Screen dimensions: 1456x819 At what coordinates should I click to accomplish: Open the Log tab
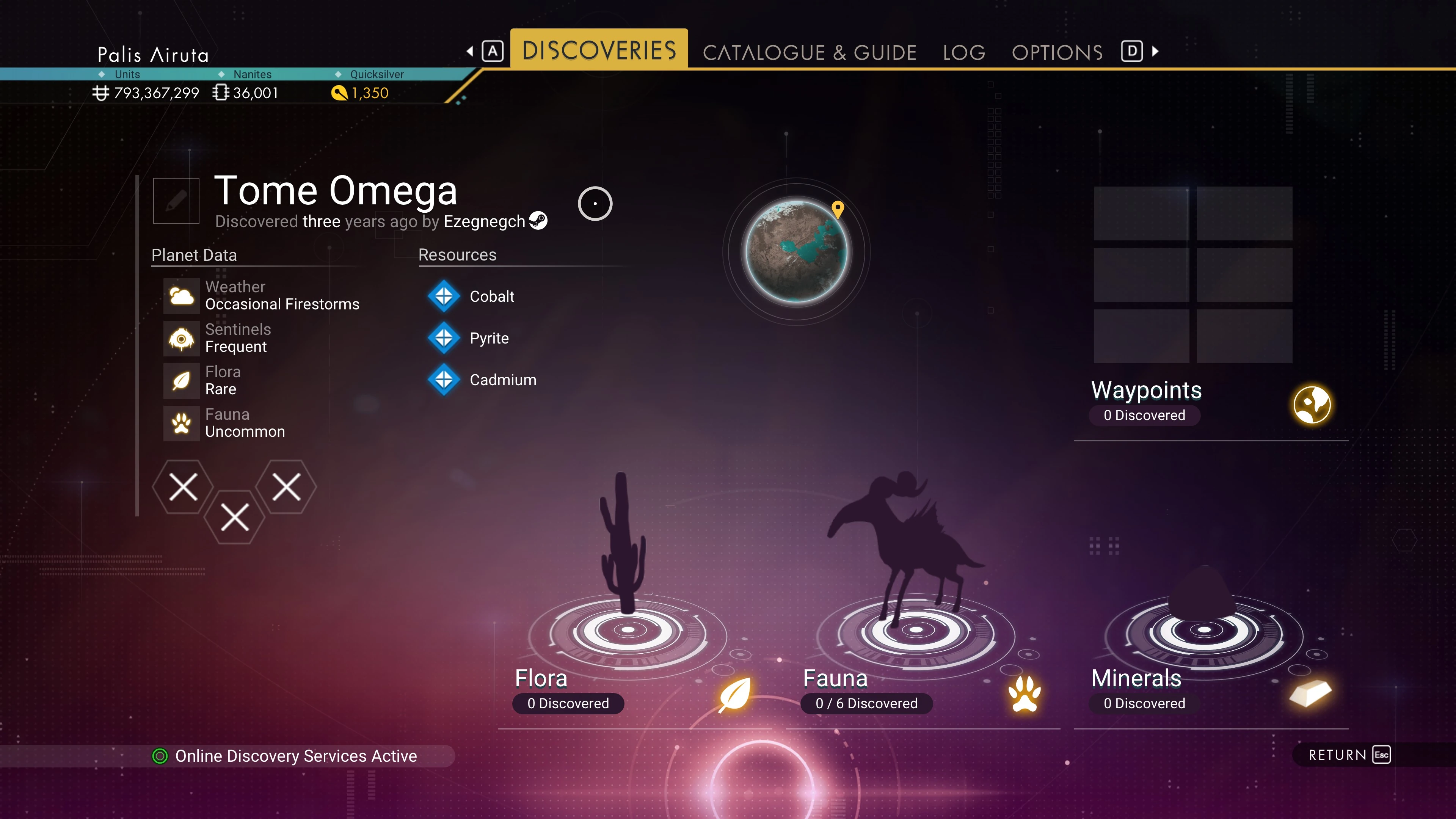[964, 53]
